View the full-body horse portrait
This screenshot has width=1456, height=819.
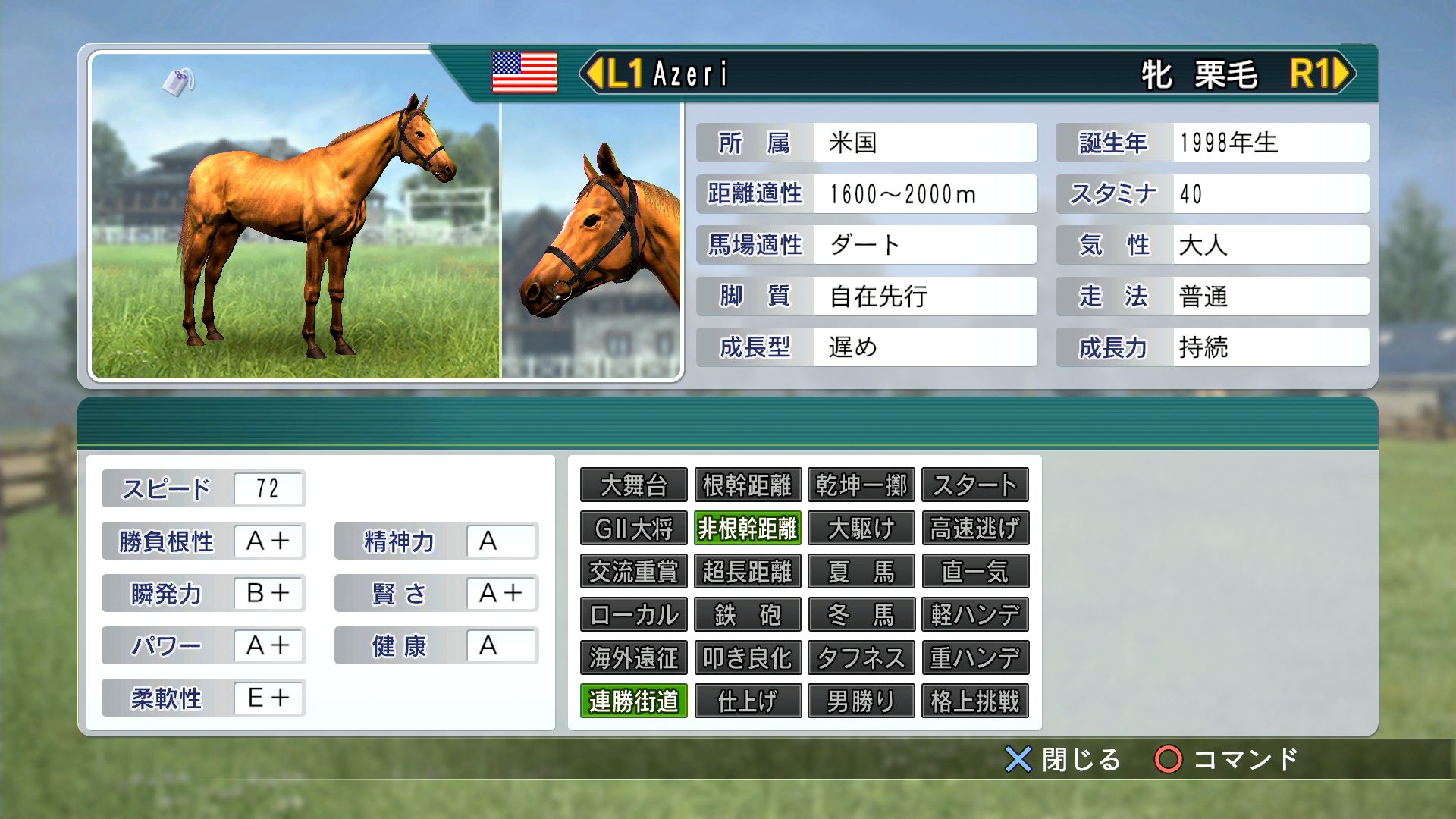296,220
